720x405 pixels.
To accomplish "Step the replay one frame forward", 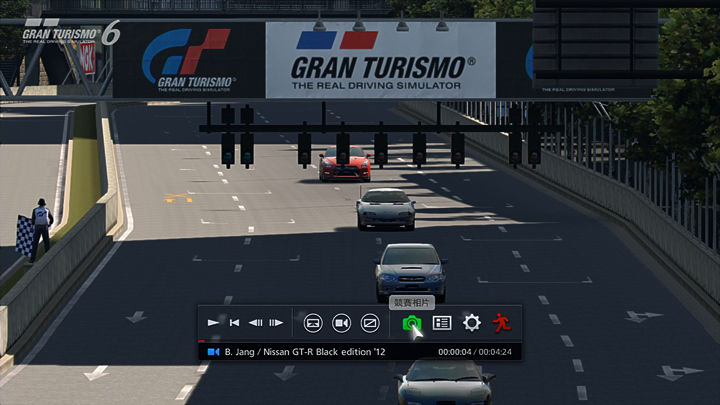I will tap(276, 323).
